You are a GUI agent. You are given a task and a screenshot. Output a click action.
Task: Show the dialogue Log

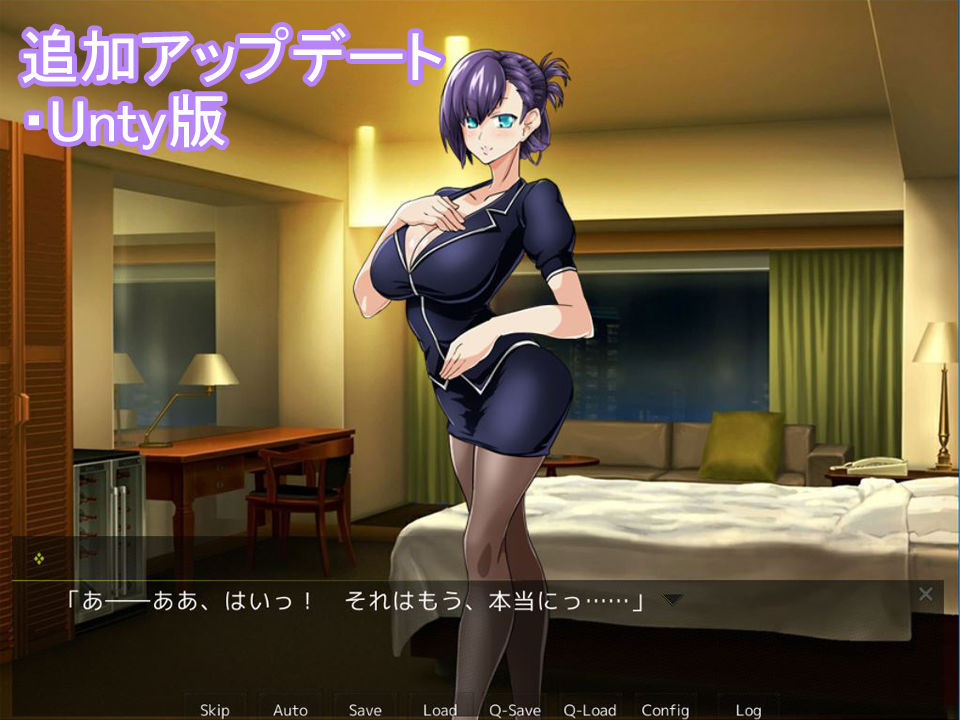click(748, 709)
